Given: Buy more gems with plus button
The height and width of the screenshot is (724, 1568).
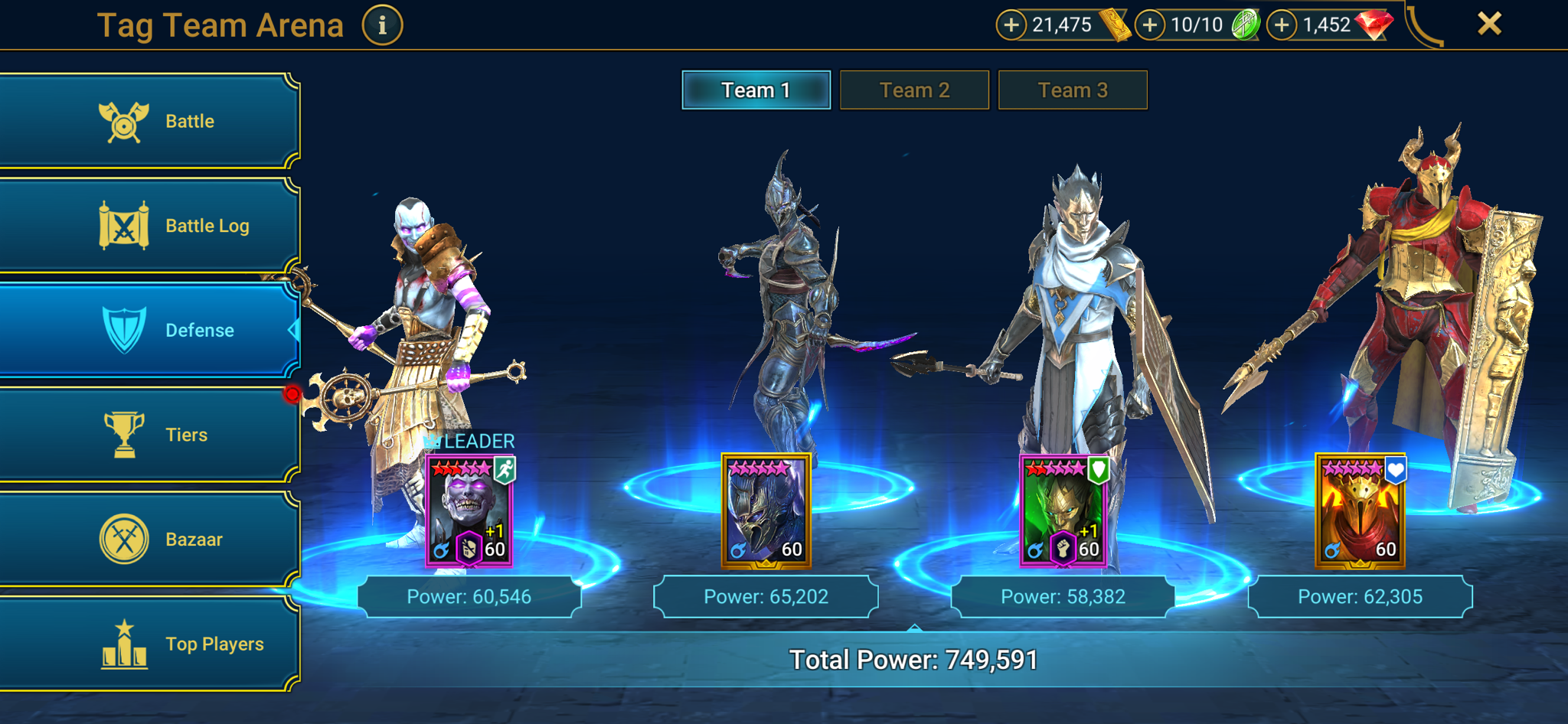Looking at the screenshot, I should pos(1282,25).
